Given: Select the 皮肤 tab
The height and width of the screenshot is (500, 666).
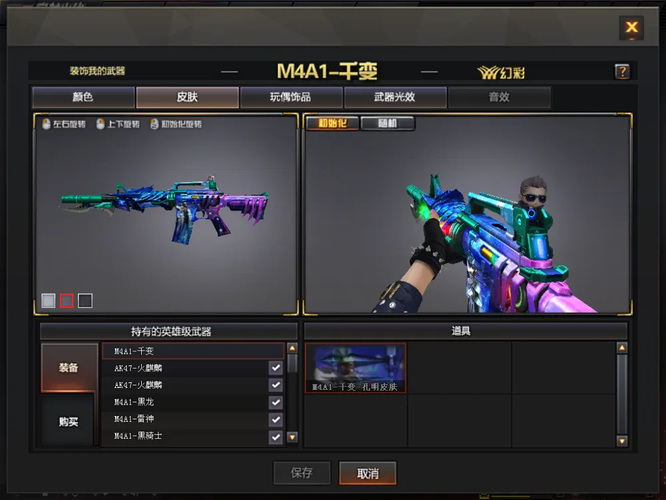Looking at the screenshot, I should tap(187, 98).
